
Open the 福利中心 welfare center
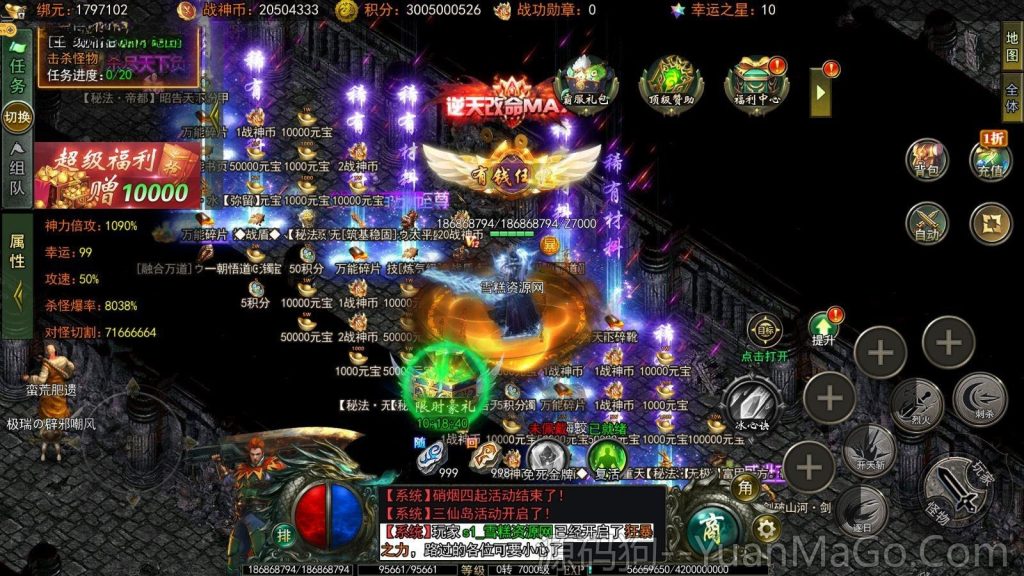coord(757,80)
